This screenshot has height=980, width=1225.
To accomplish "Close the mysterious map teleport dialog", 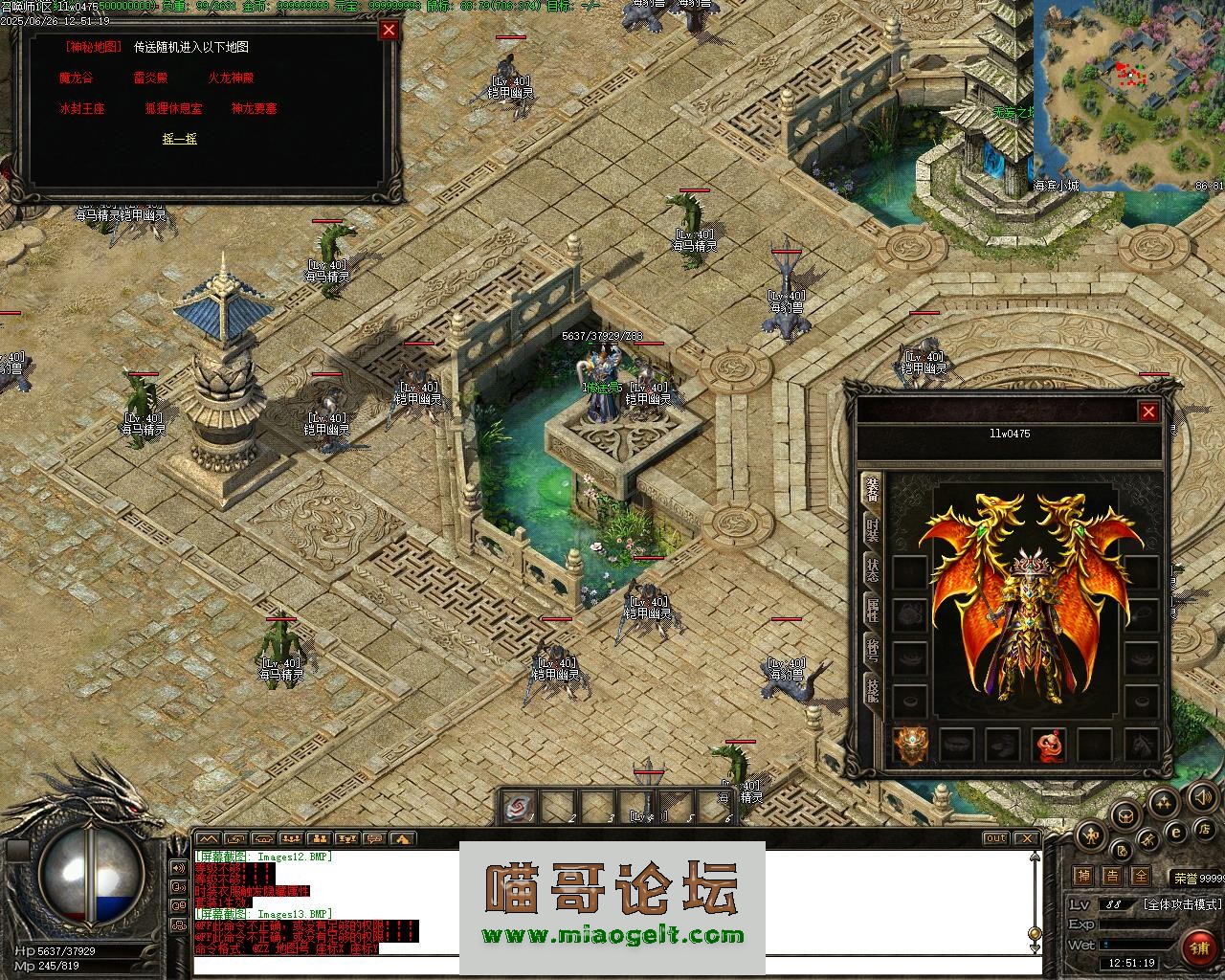I will click(389, 30).
